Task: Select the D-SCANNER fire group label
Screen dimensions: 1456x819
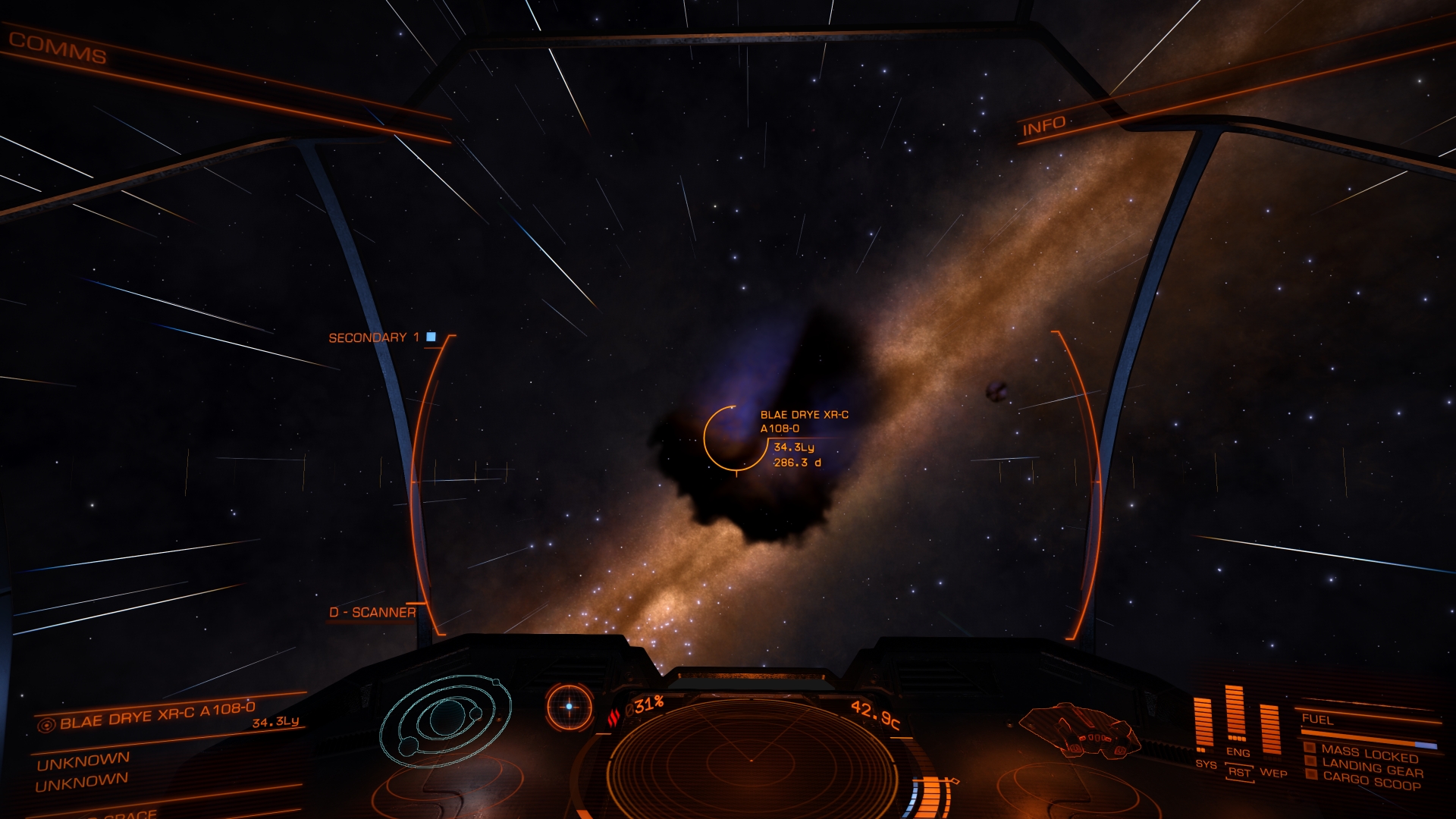Action: [x=372, y=612]
